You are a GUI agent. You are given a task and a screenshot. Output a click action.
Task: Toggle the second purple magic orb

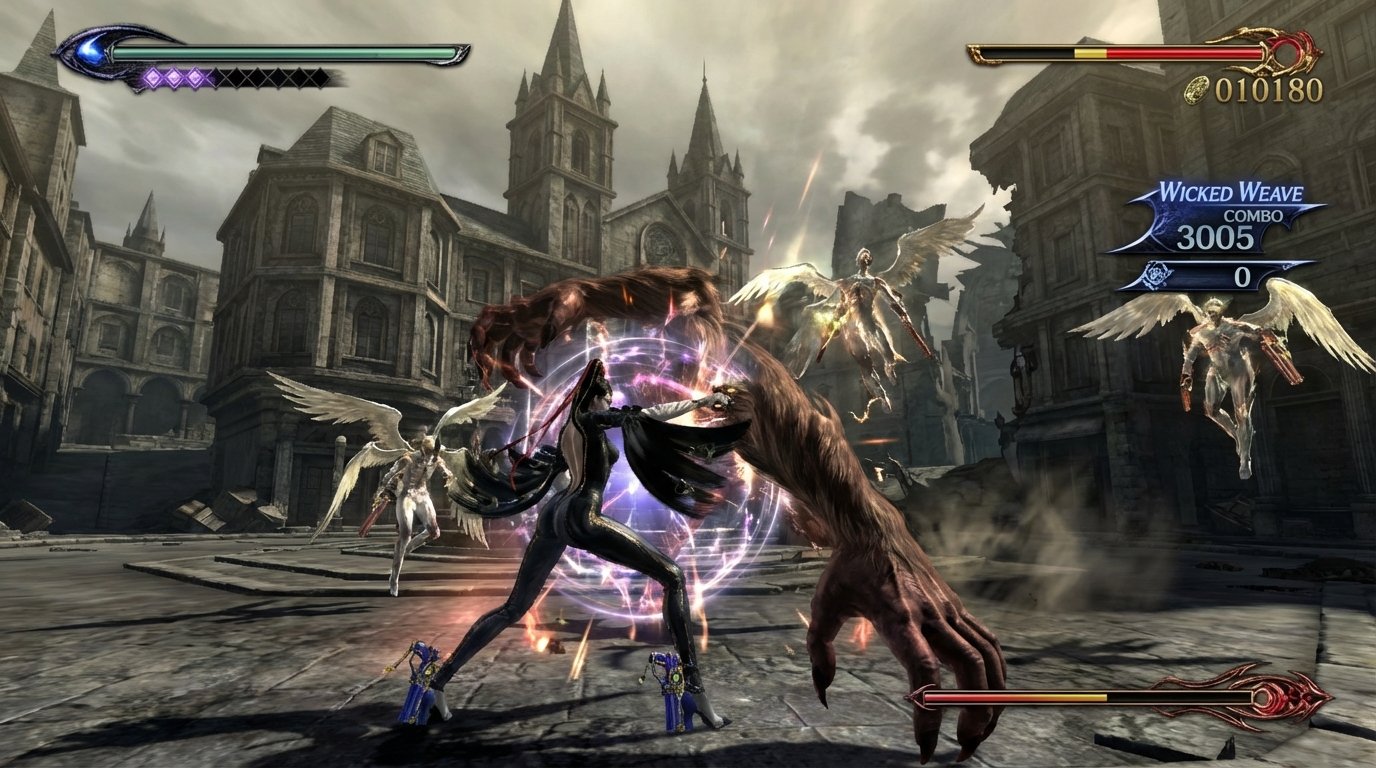point(174,77)
